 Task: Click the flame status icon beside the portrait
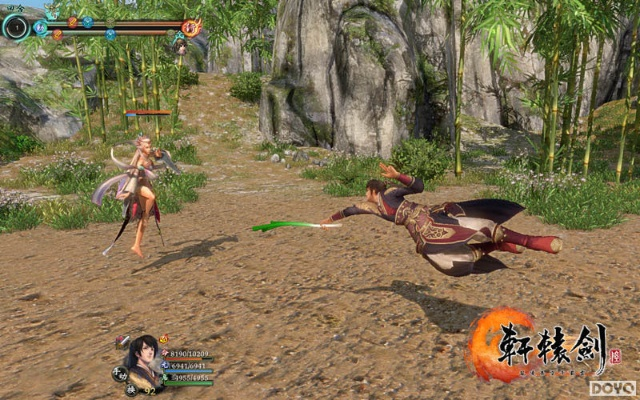[x=163, y=340]
